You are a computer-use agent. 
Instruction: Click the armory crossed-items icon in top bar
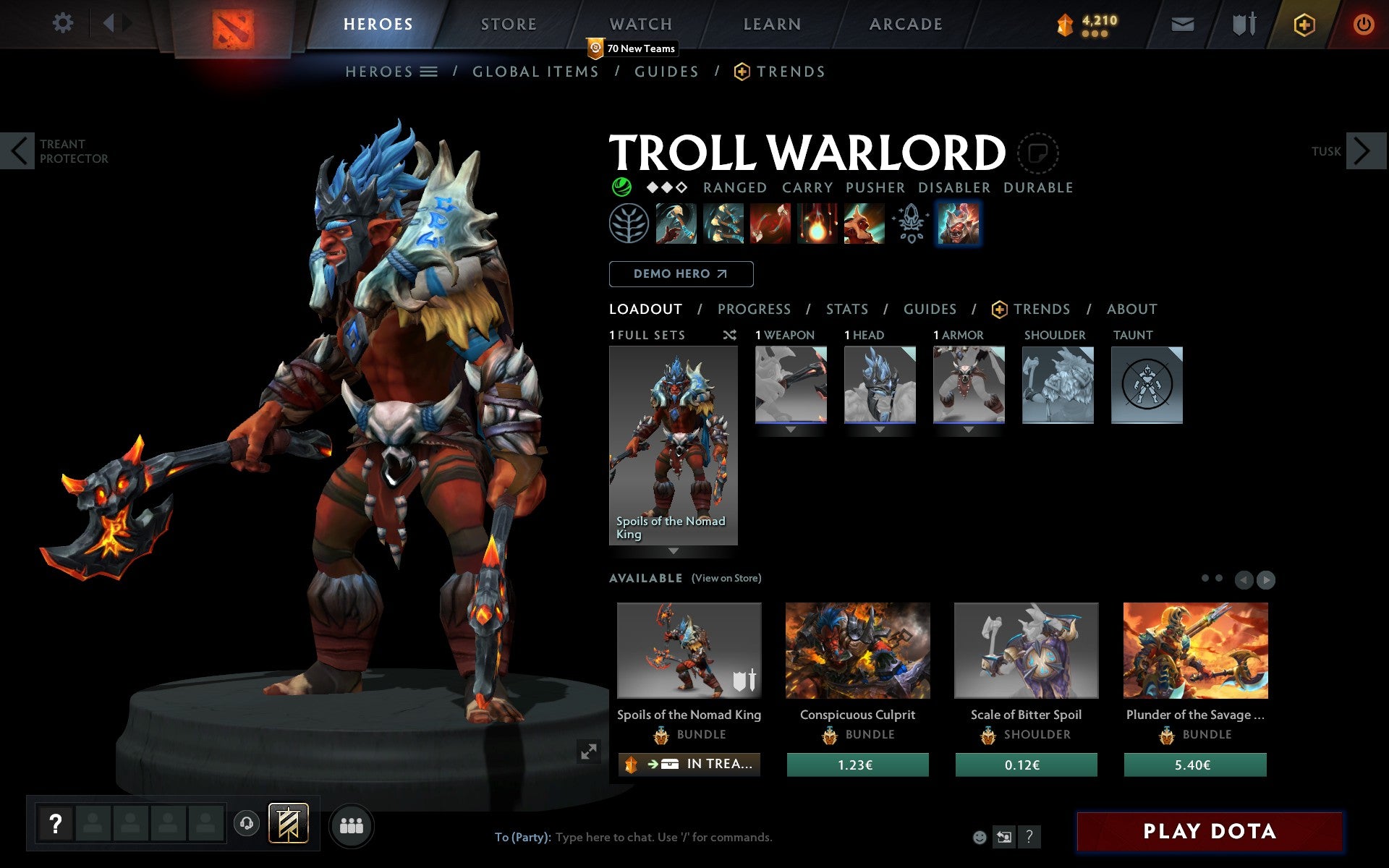[x=1243, y=23]
